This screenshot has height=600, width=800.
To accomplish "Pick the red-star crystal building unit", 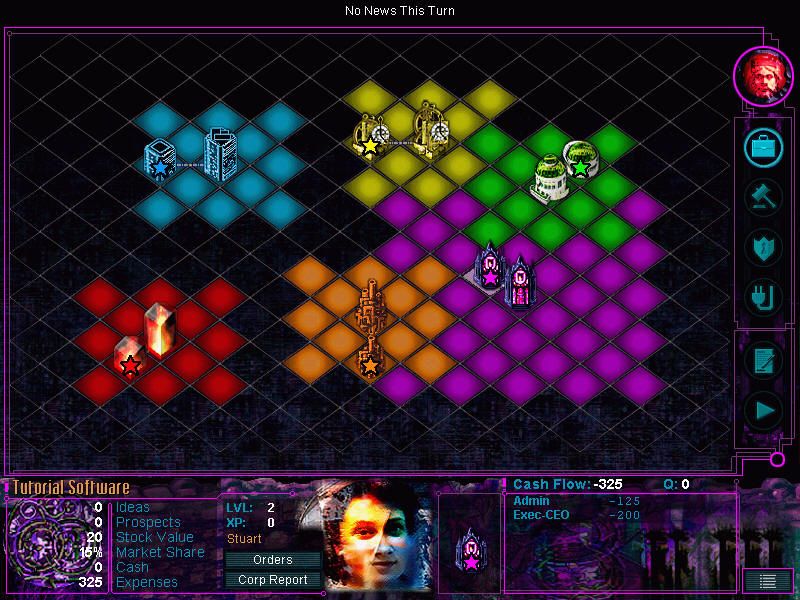I will pos(130,358).
